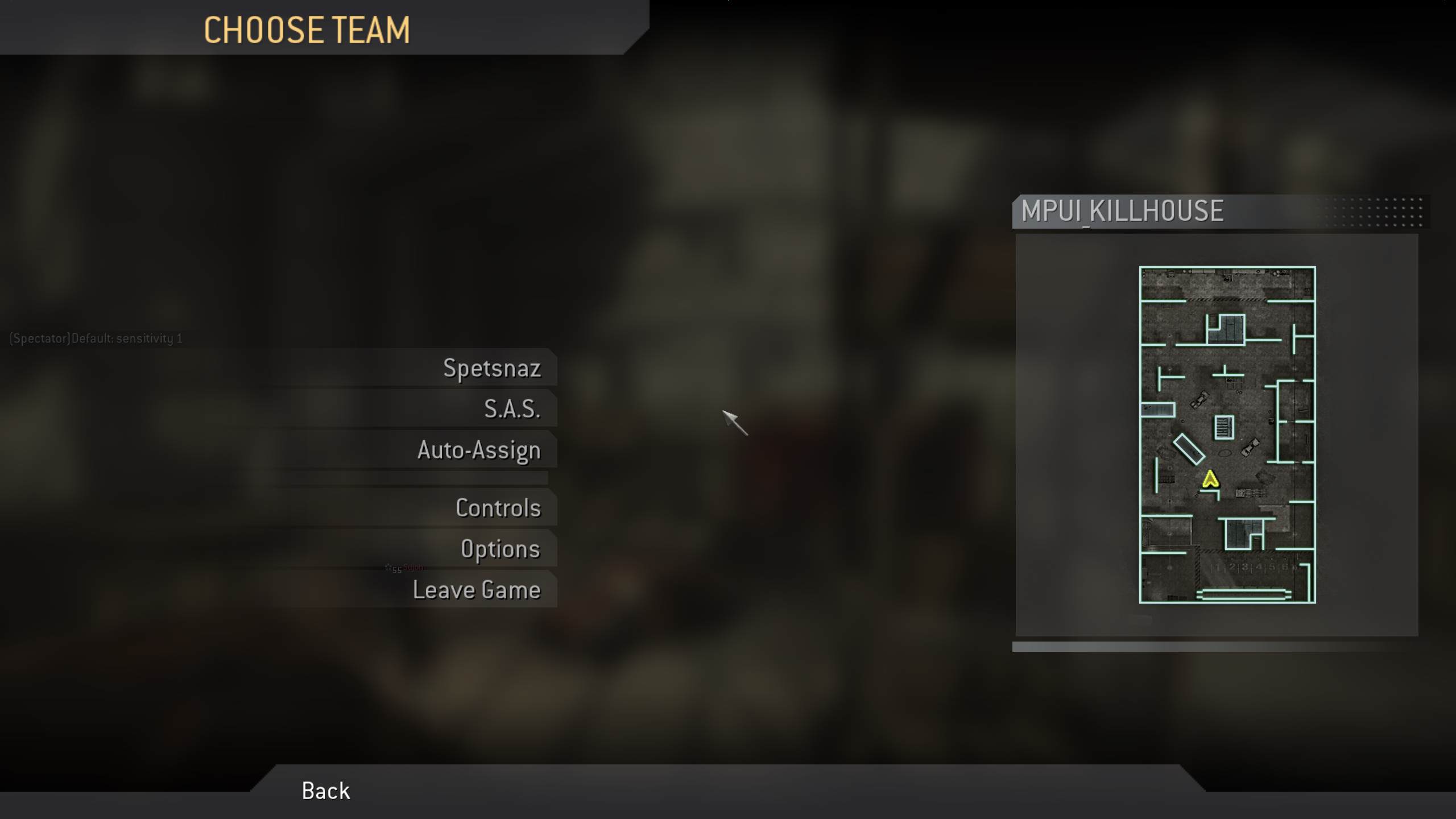Join the S.A.S. team
1456x819 pixels.
512,408
